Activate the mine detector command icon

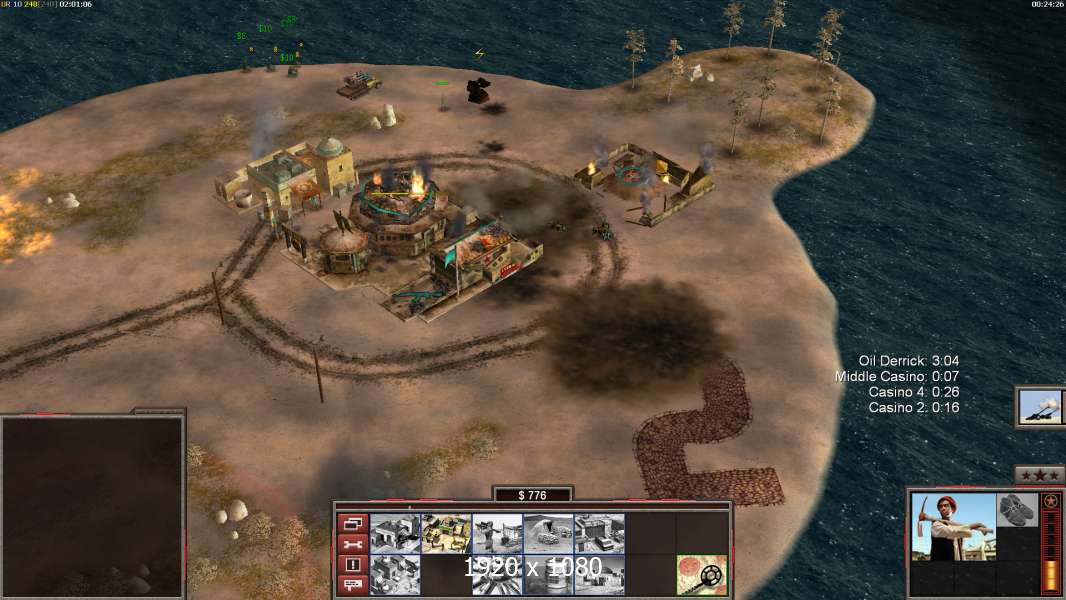click(701, 574)
